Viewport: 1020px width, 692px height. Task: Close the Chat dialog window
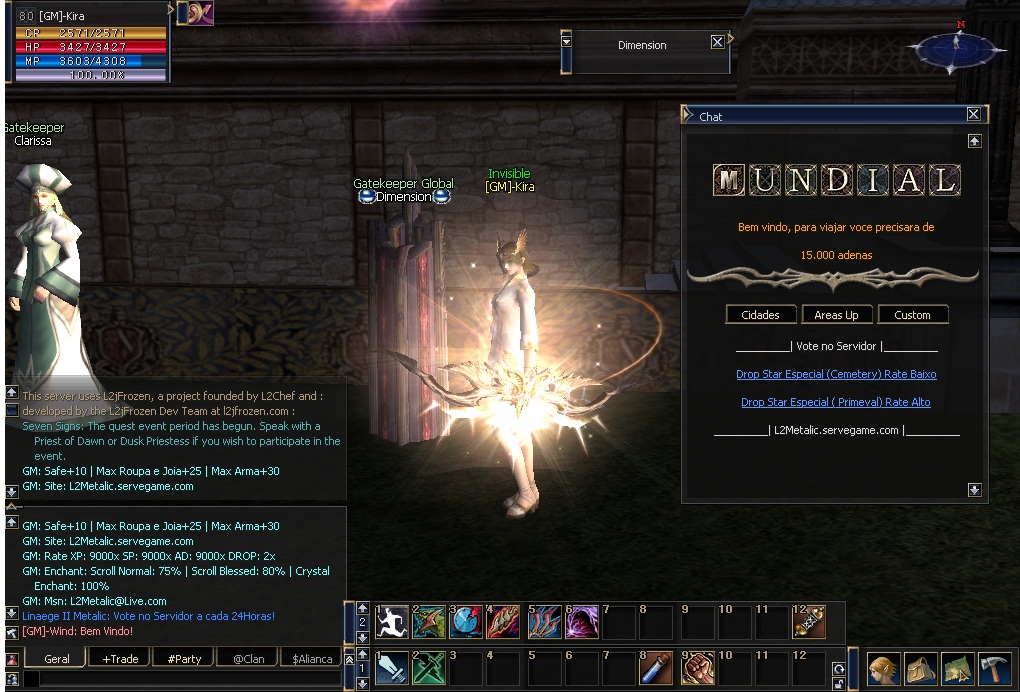973,115
